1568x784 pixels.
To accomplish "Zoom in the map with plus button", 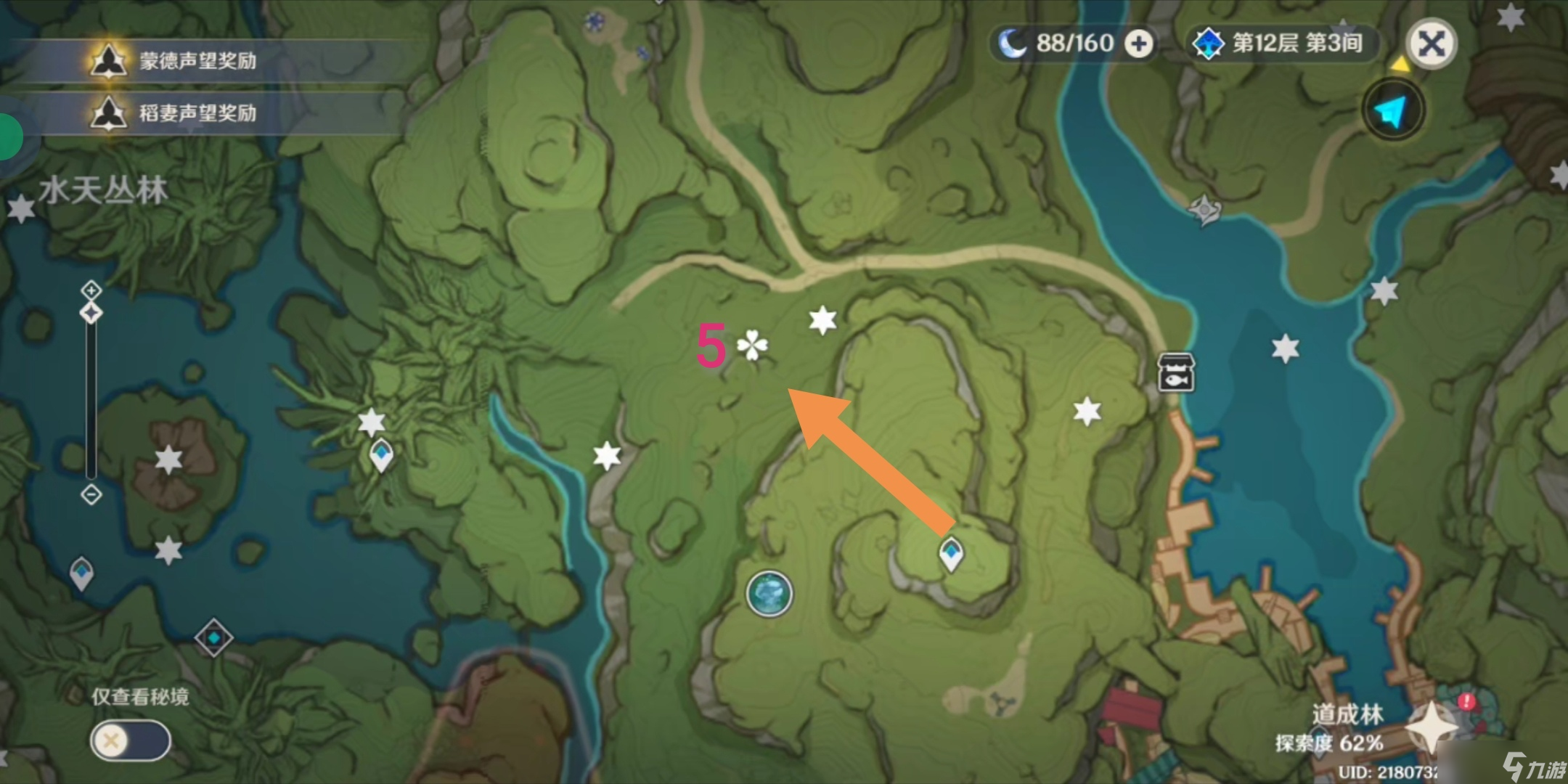I will pyautogui.click(x=91, y=290).
